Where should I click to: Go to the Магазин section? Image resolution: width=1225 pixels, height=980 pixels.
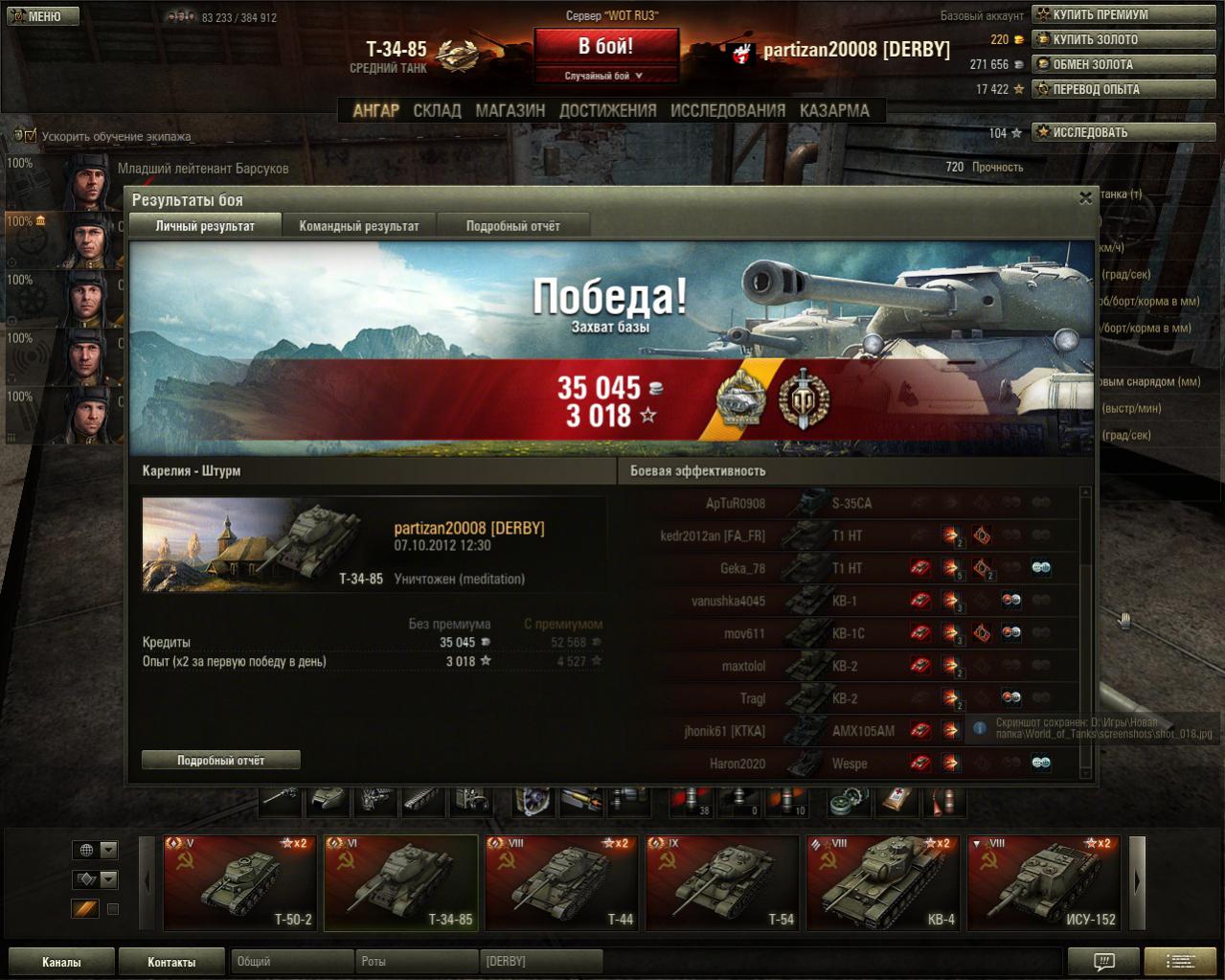[x=510, y=110]
